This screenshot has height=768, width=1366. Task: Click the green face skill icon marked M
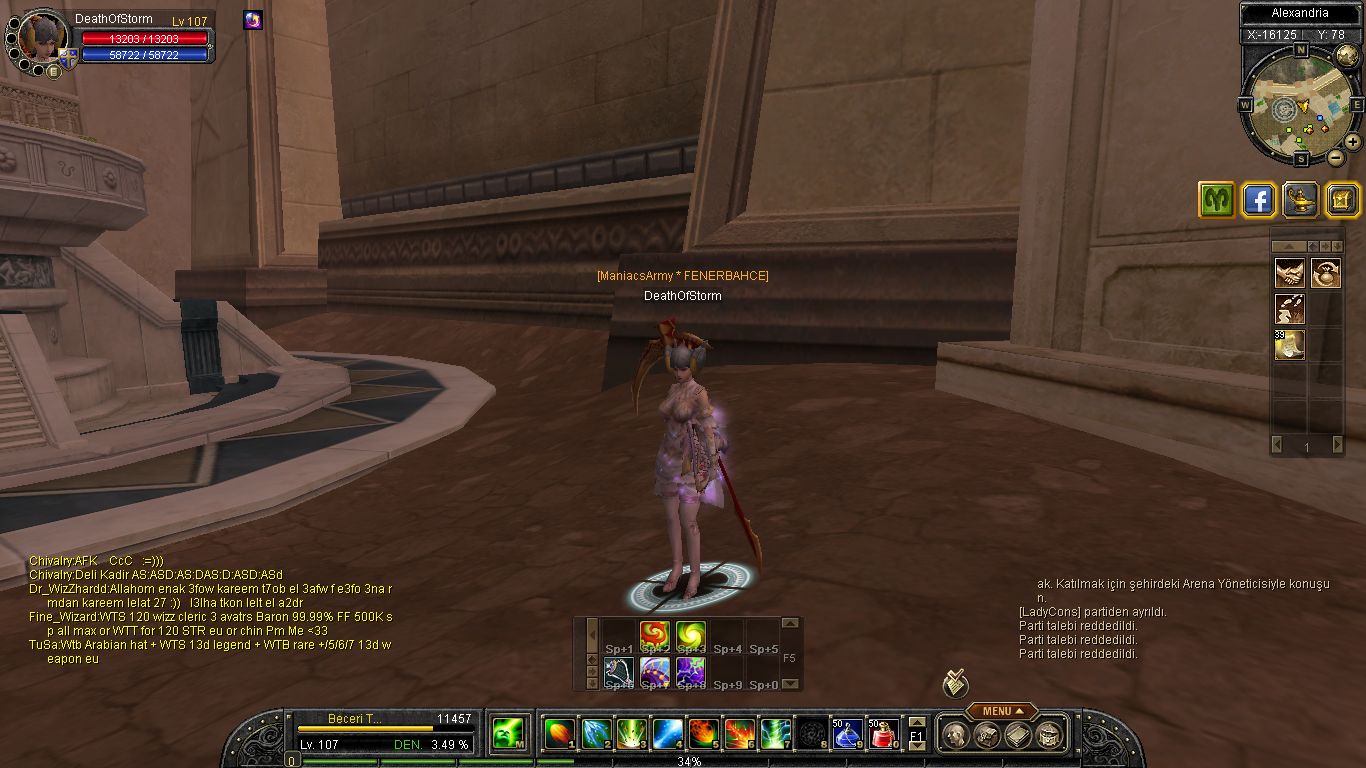508,735
